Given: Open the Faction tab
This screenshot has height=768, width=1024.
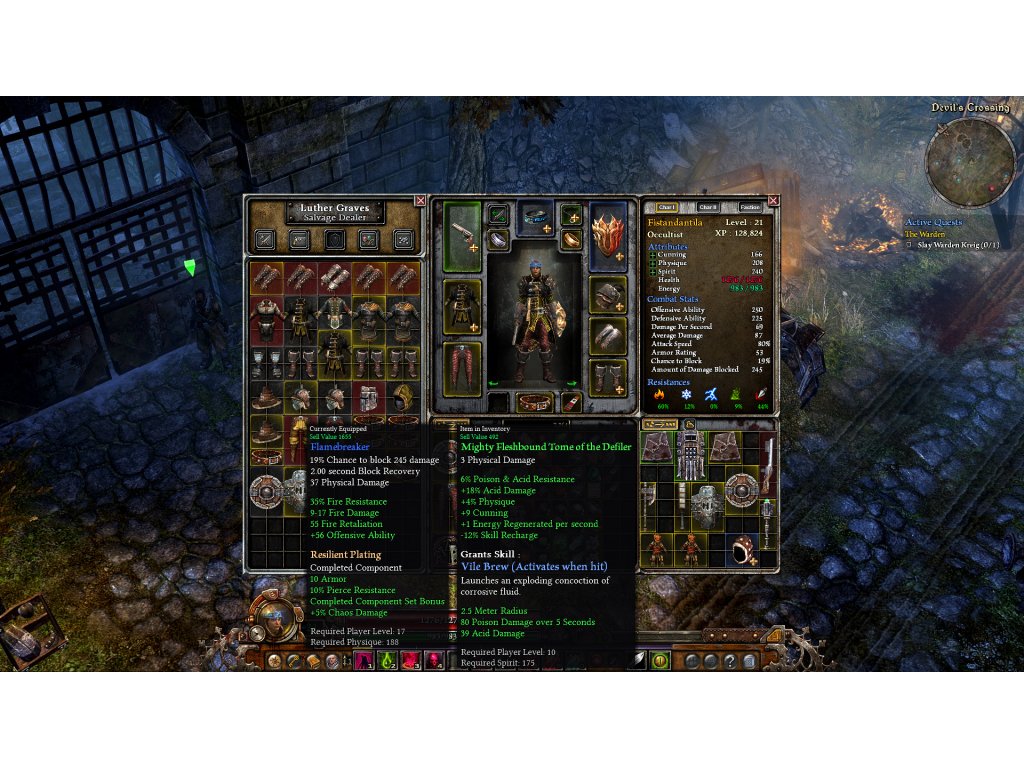Looking at the screenshot, I should 750,207.
